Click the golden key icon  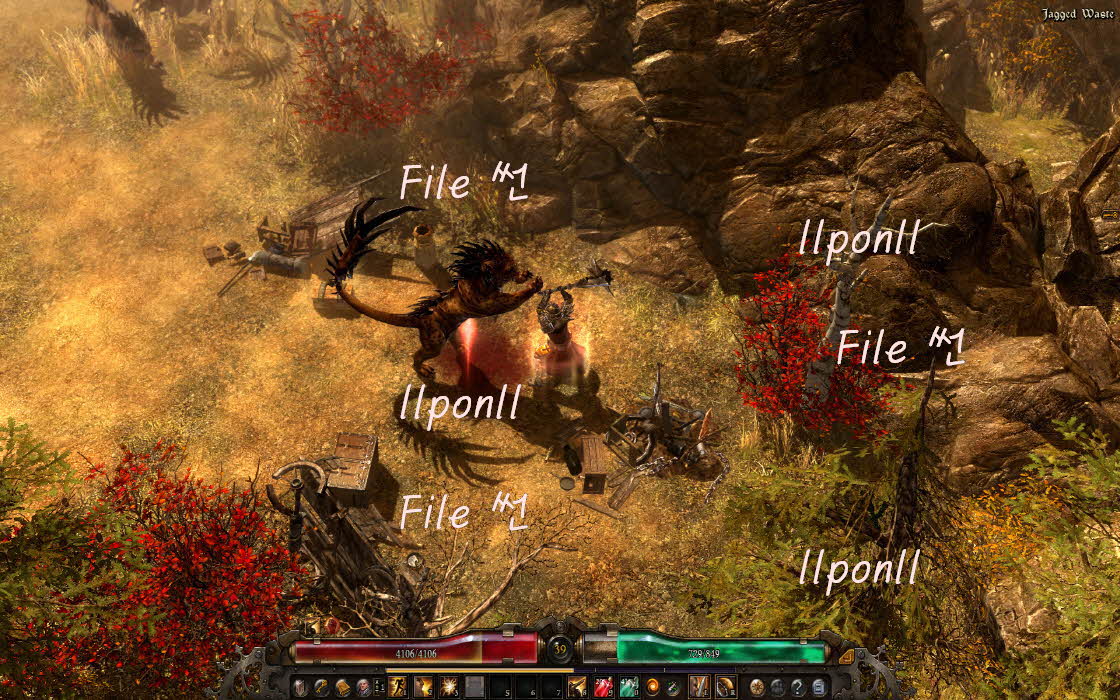[x=321, y=687]
